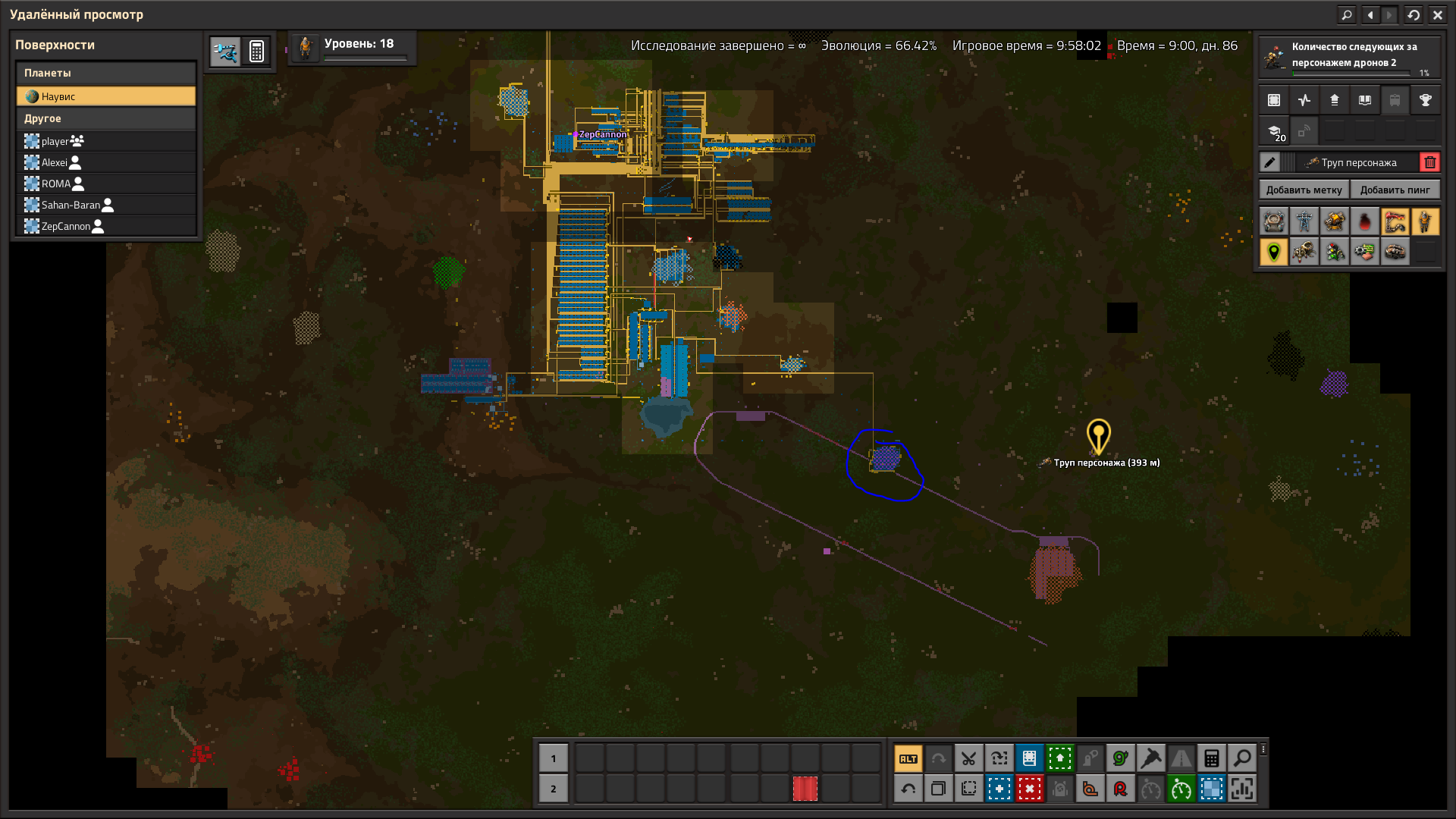Select the Наувис planet entry
This screenshot has height=819, width=1456.
[x=106, y=96]
